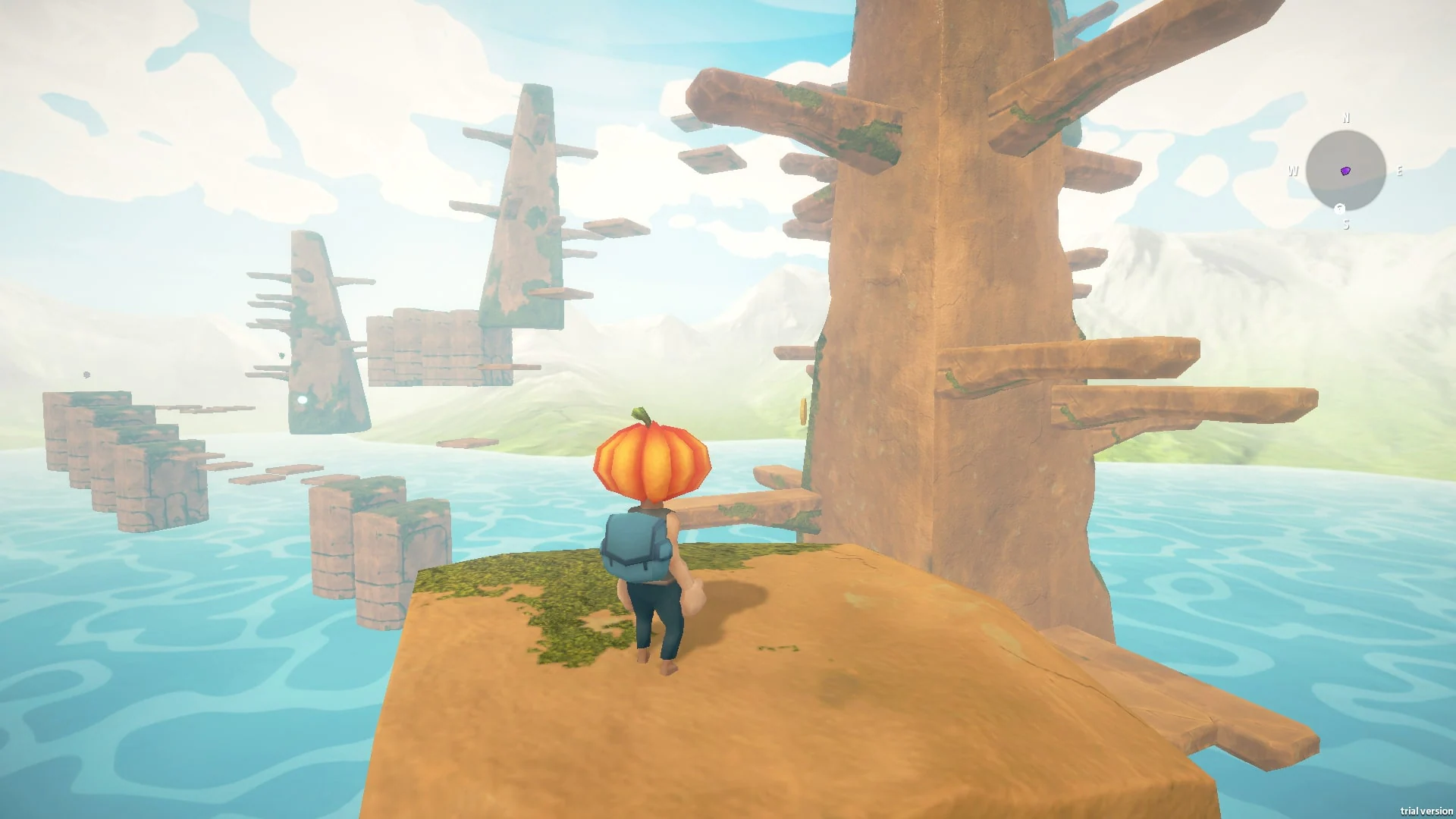Click the N marker on the compass
Viewport: 1456px width, 819px height.
pos(1346,118)
